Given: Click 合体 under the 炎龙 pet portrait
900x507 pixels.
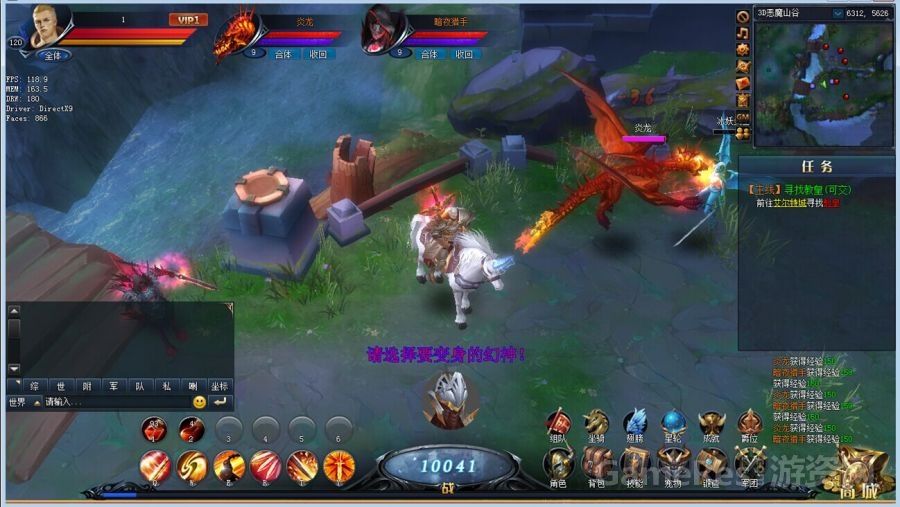Looking at the screenshot, I should click(x=284, y=54).
